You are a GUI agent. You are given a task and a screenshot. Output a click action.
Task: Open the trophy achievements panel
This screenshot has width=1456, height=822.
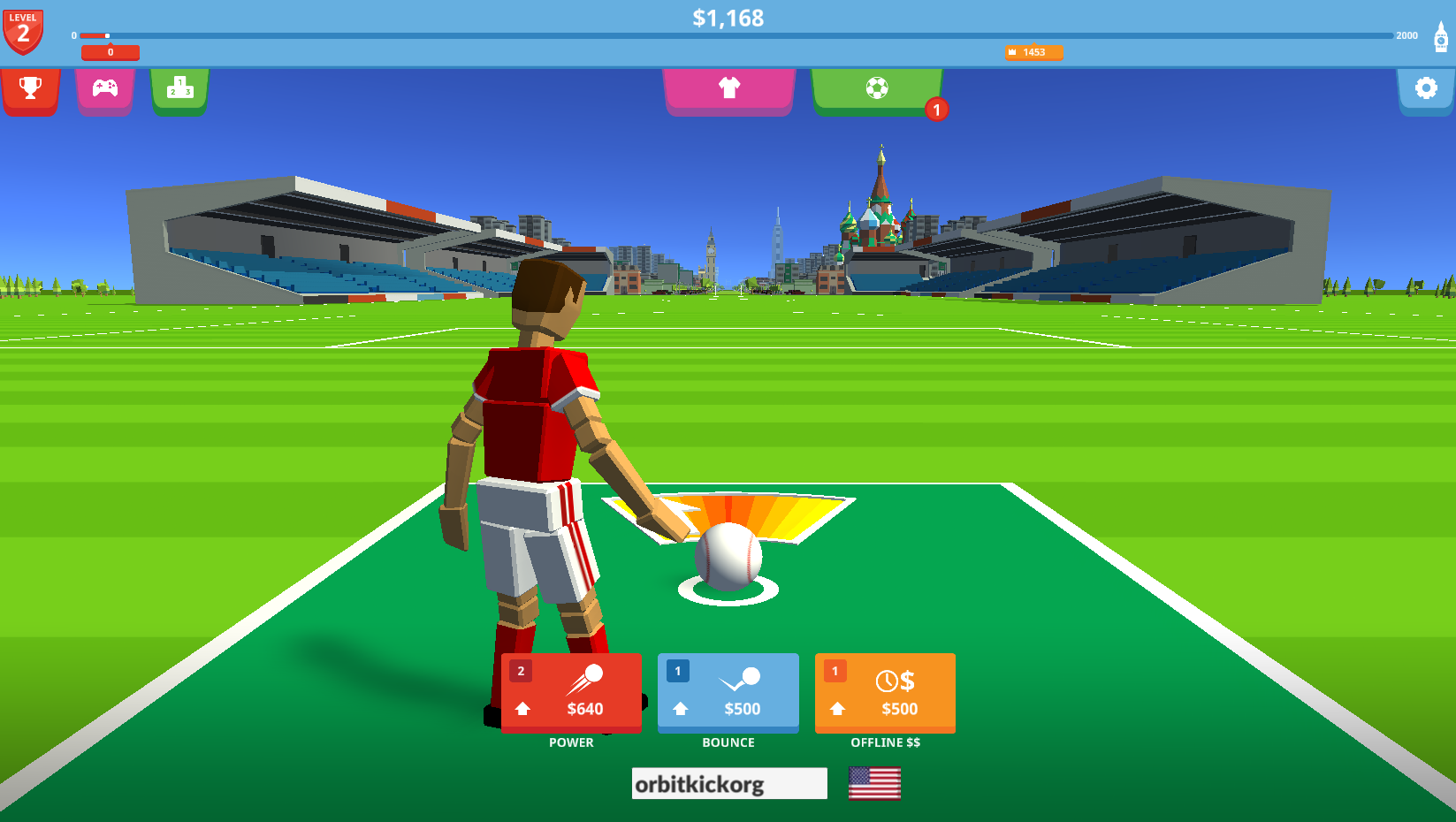pyautogui.click(x=31, y=88)
